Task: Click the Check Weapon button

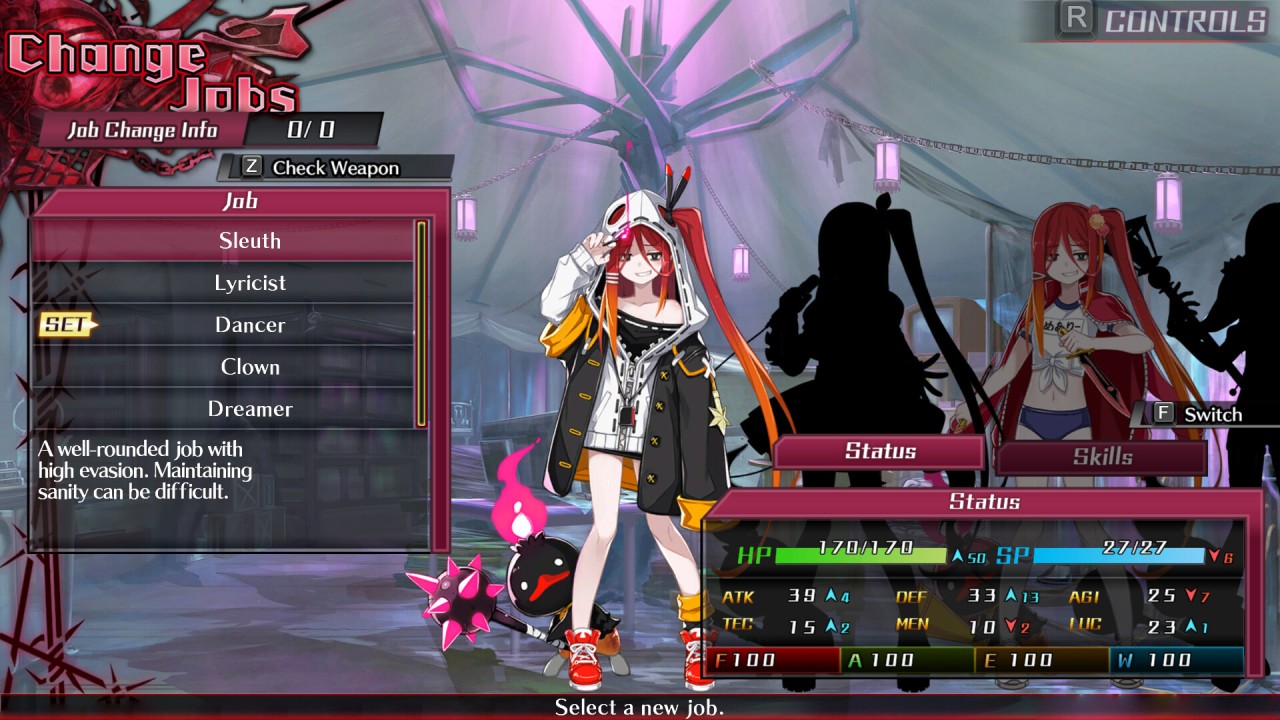Action: [x=334, y=168]
